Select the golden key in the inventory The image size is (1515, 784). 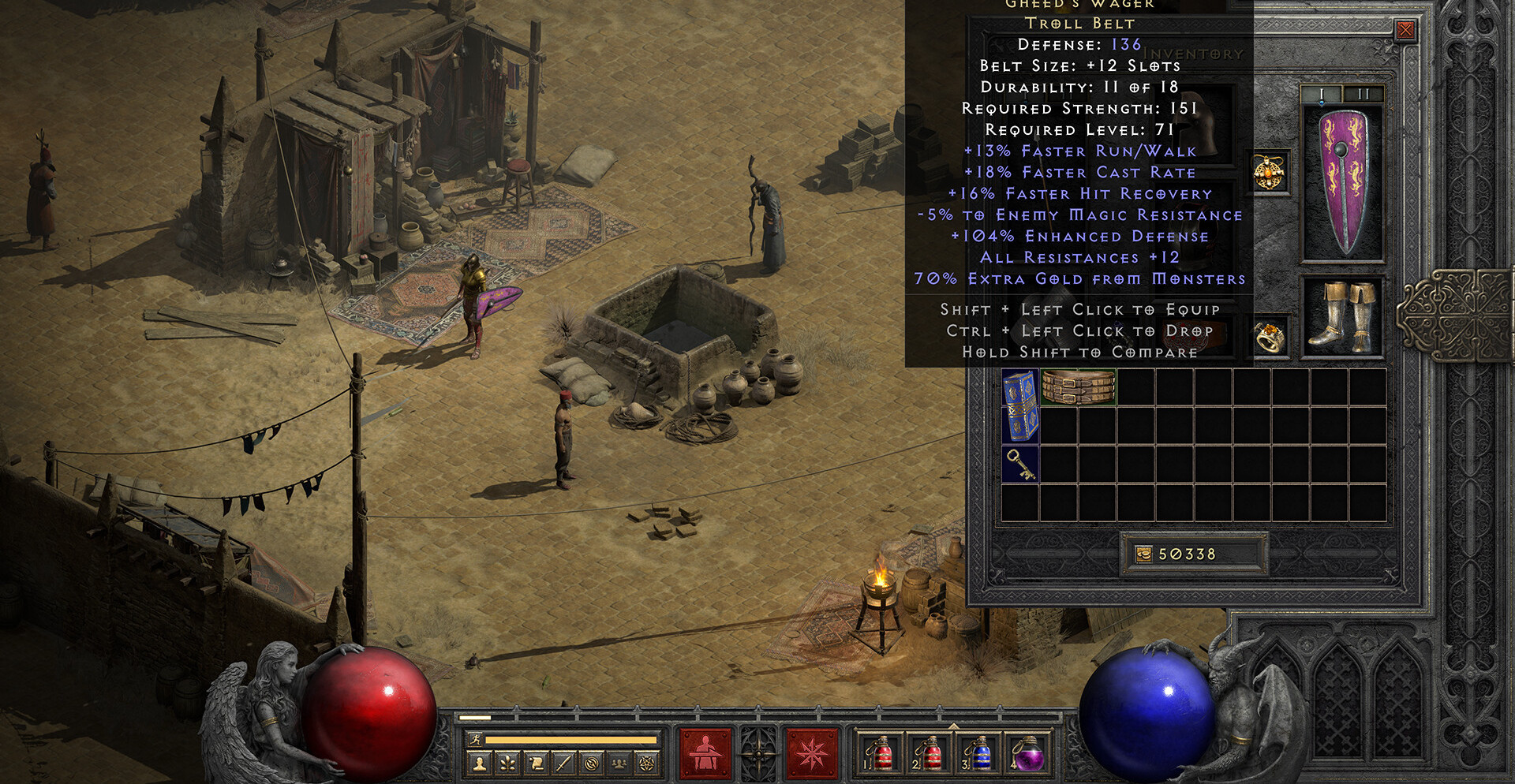pos(1019,464)
